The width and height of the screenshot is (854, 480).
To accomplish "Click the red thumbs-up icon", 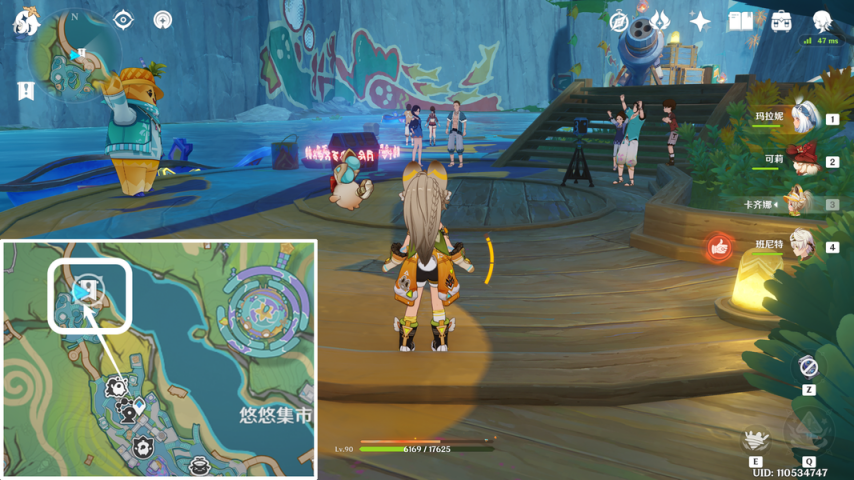I will [719, 247].
